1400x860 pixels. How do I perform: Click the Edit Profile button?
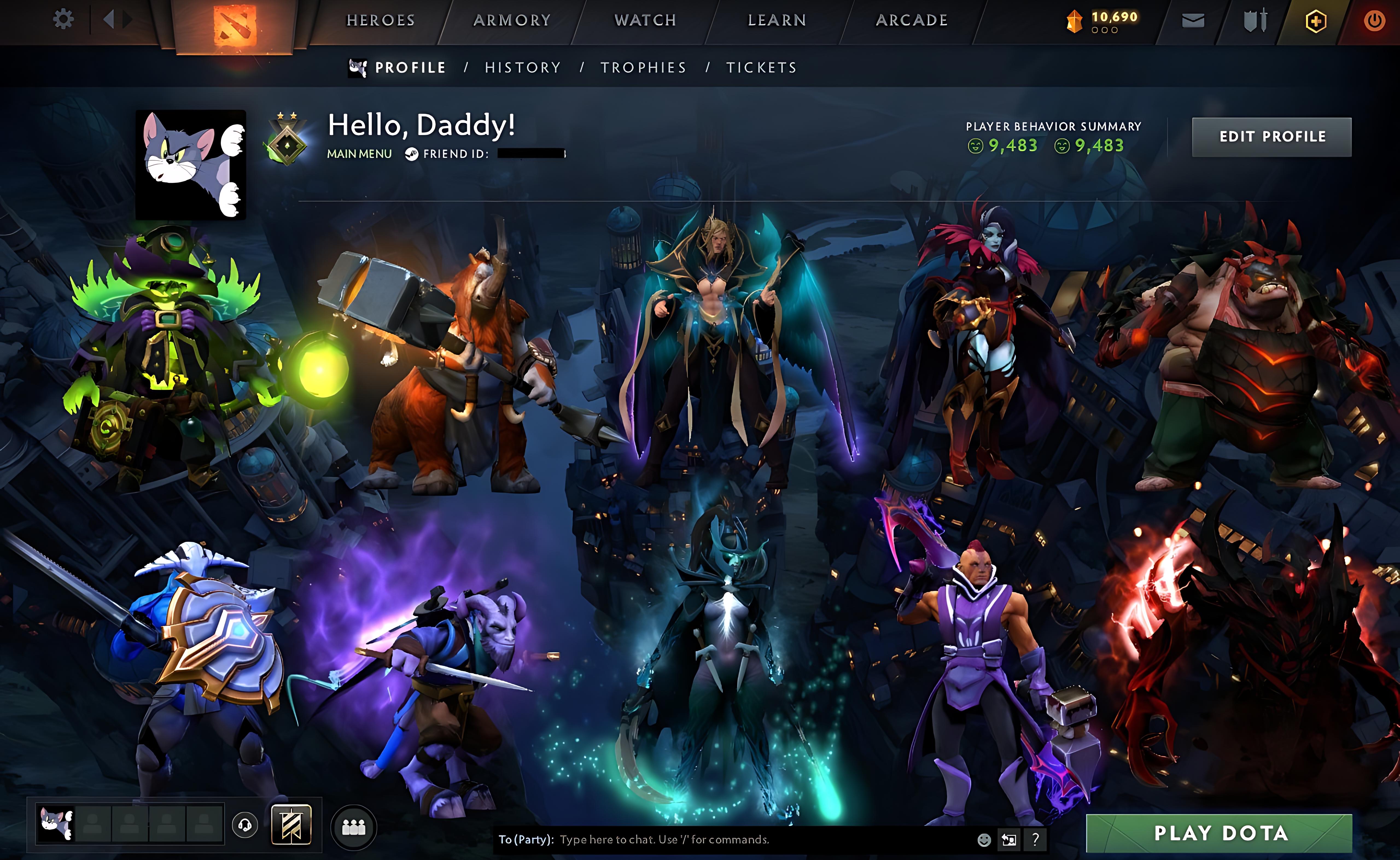coord(1271,137)
